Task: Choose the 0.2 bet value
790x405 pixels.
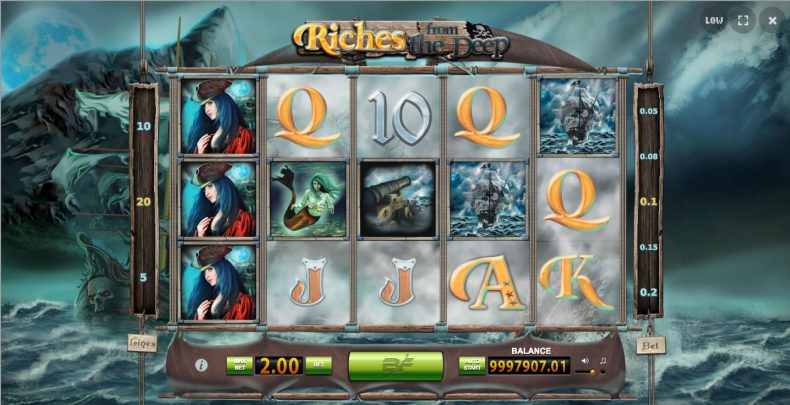Action: click(x=649, y=291)
